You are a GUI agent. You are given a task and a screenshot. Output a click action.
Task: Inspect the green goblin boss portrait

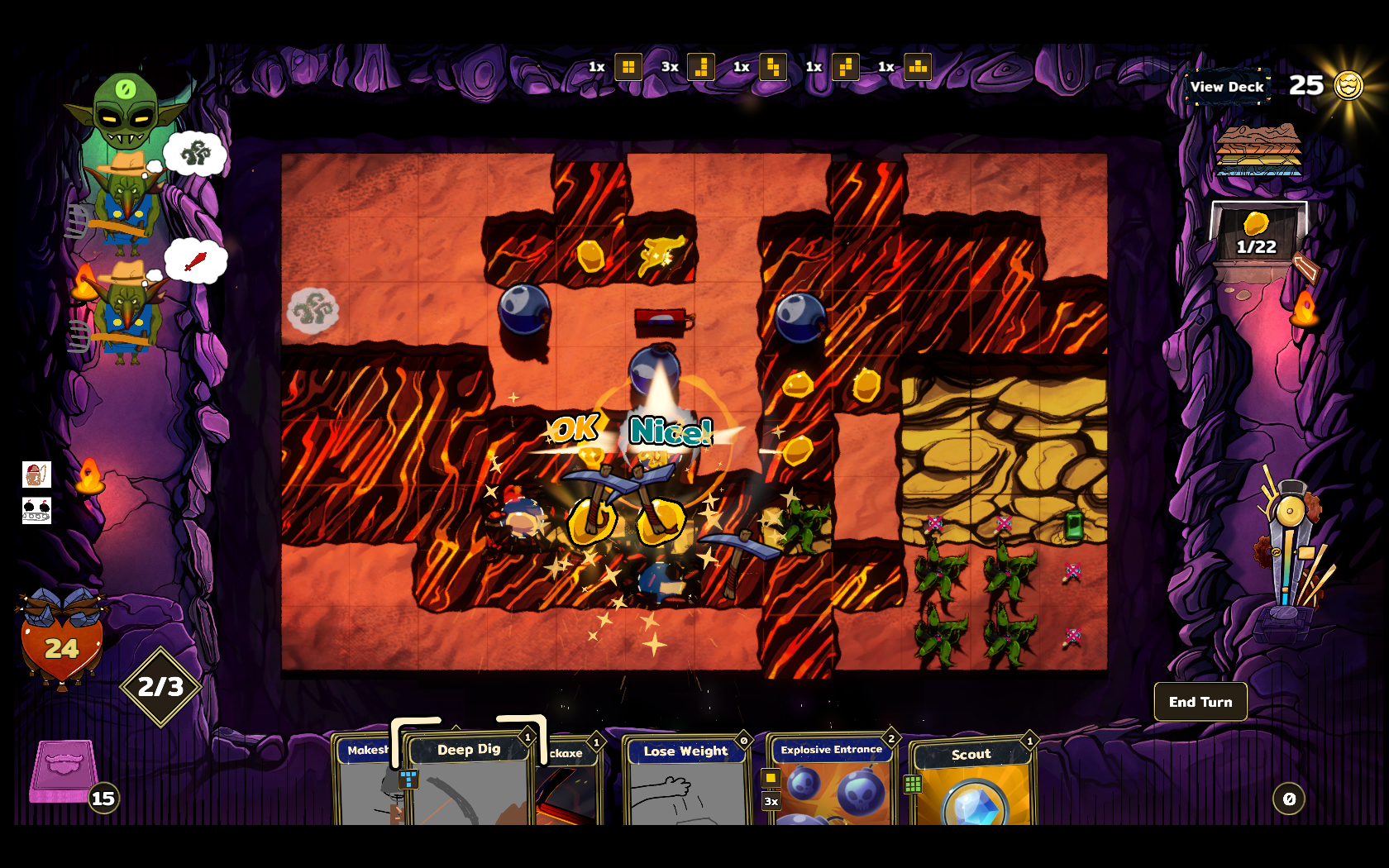point(126,111)
